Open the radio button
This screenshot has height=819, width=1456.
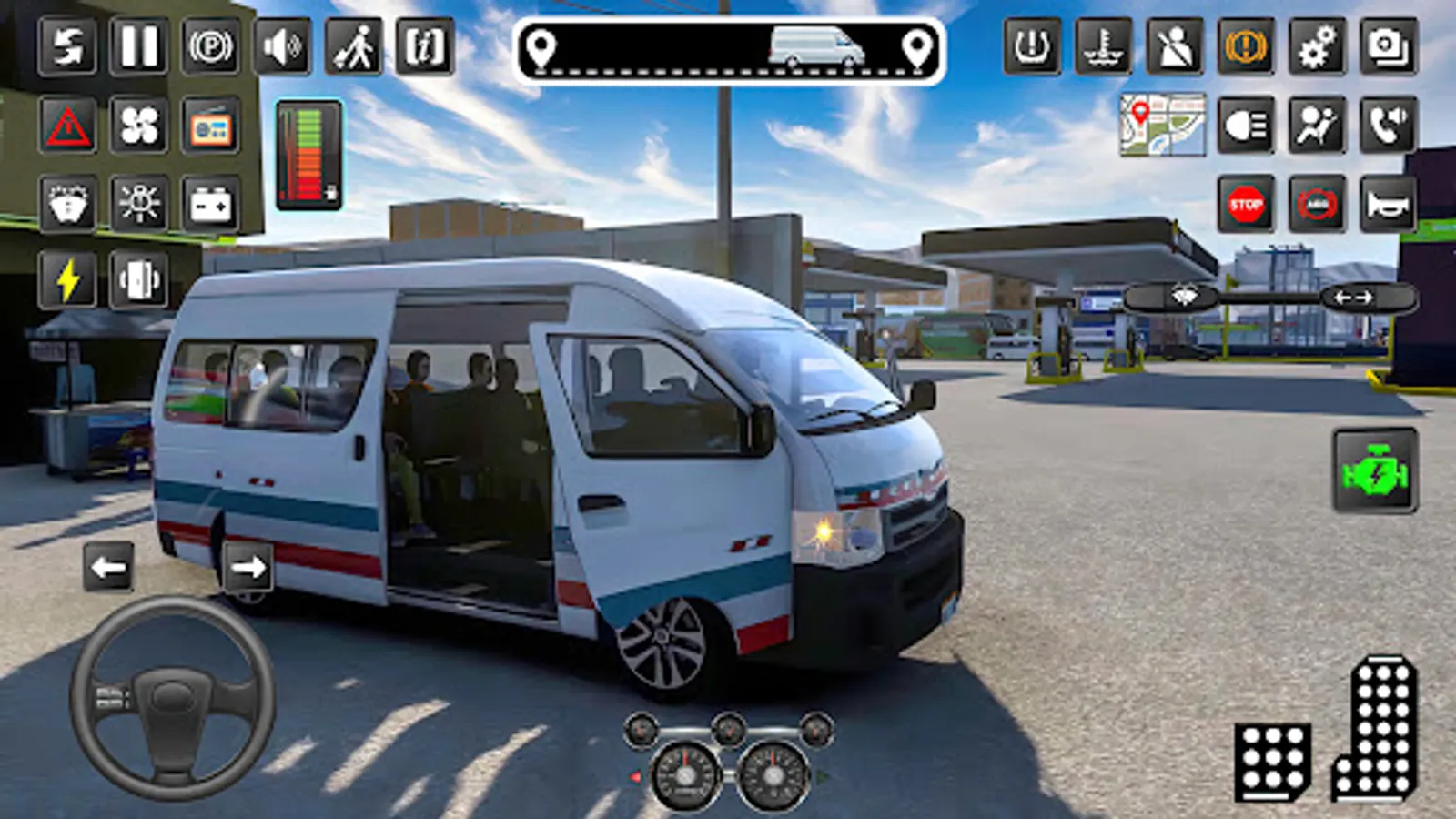pyautogui.click(x=210, y=126)
